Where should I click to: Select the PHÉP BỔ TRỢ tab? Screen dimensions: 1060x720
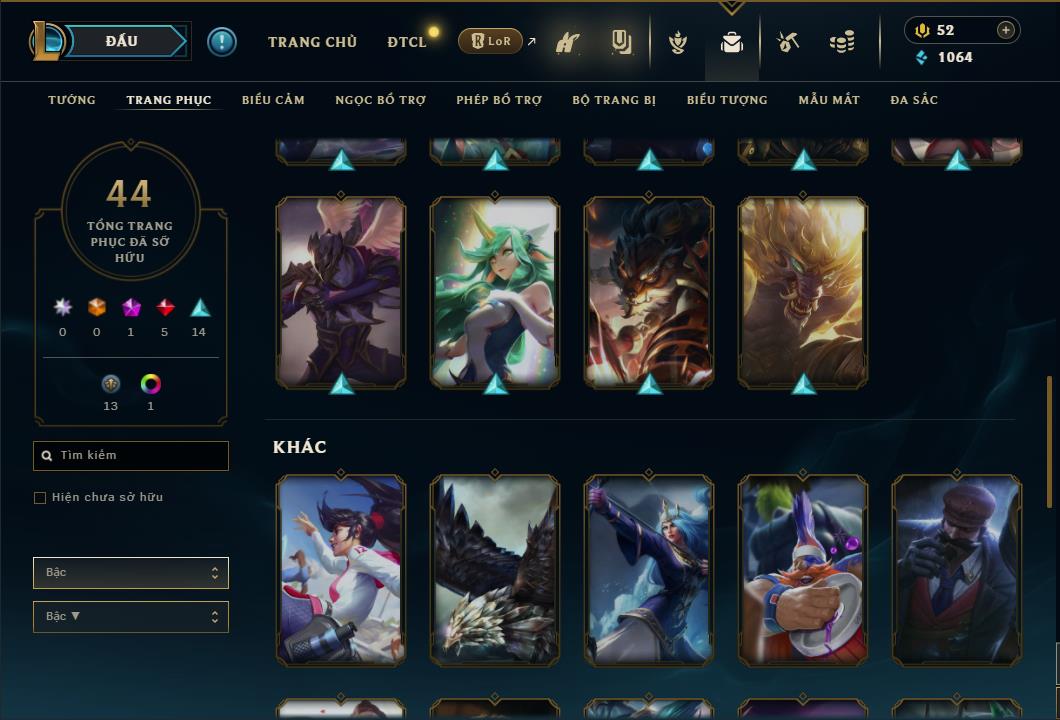pyautogui.click(x=499, y=100)
